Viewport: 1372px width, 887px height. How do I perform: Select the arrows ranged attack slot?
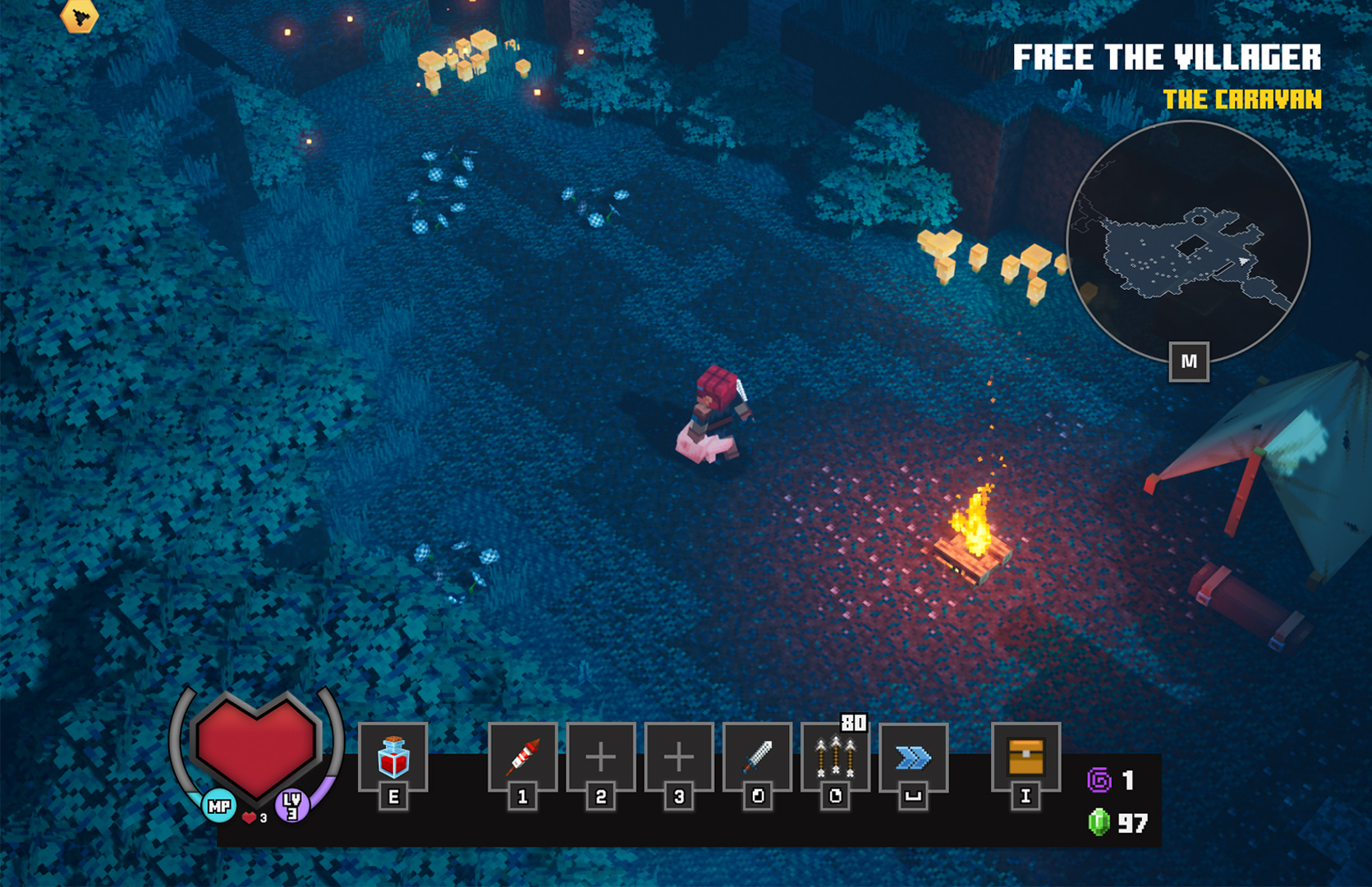pos(835,757)
